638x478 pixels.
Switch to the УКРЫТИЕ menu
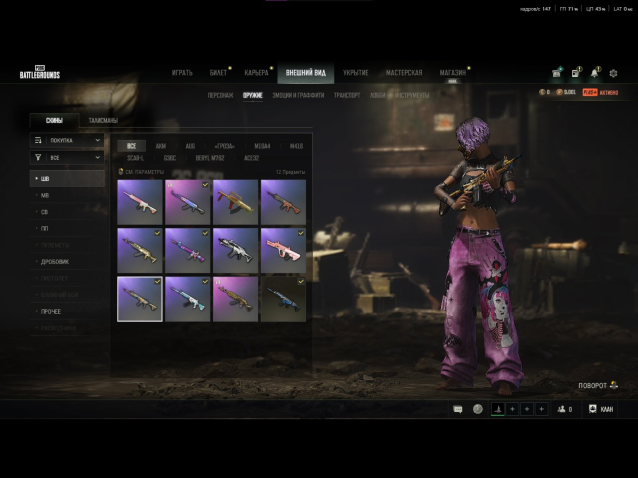point(355,73)
